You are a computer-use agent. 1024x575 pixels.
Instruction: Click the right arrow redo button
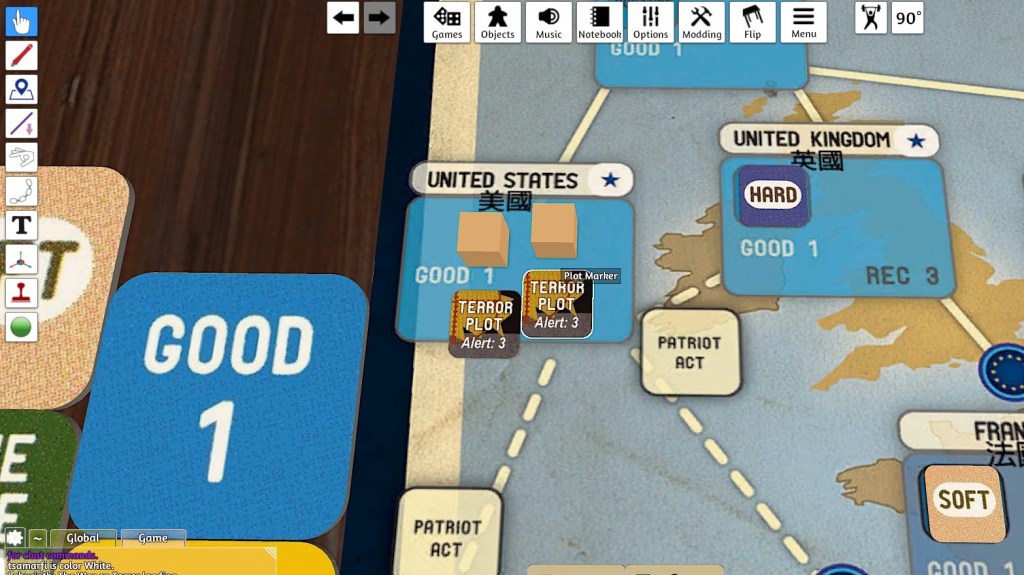379,17
